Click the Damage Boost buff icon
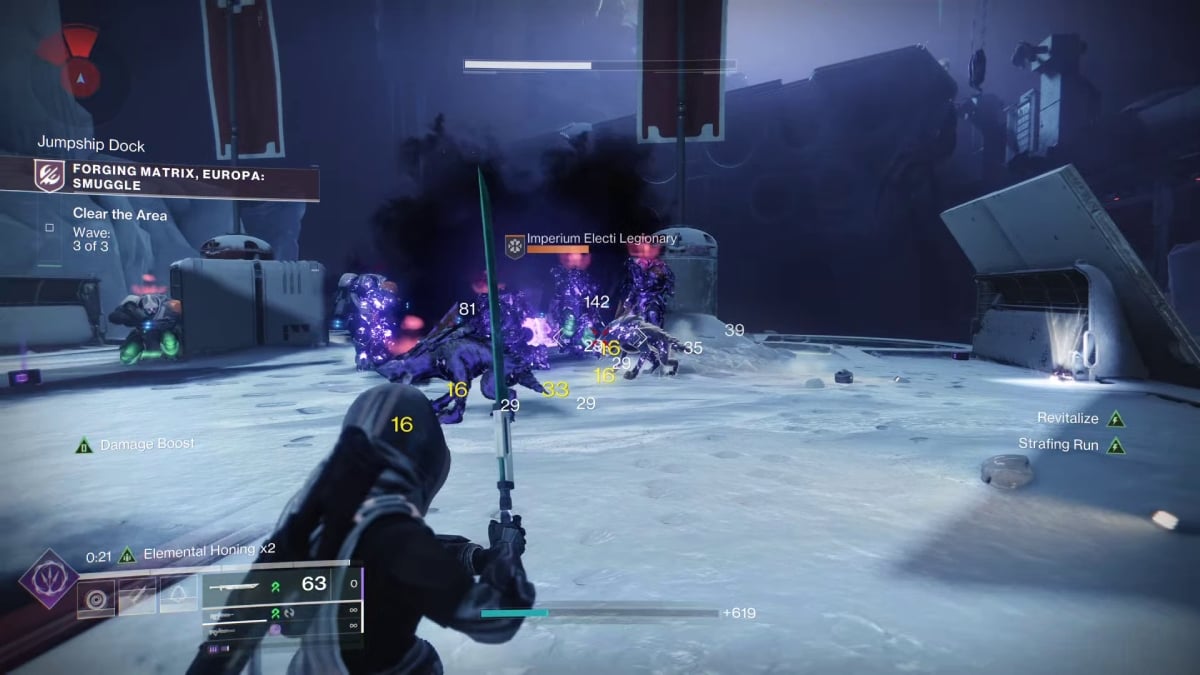This screenshot has width=1200, height=675. tap(85, 445)
